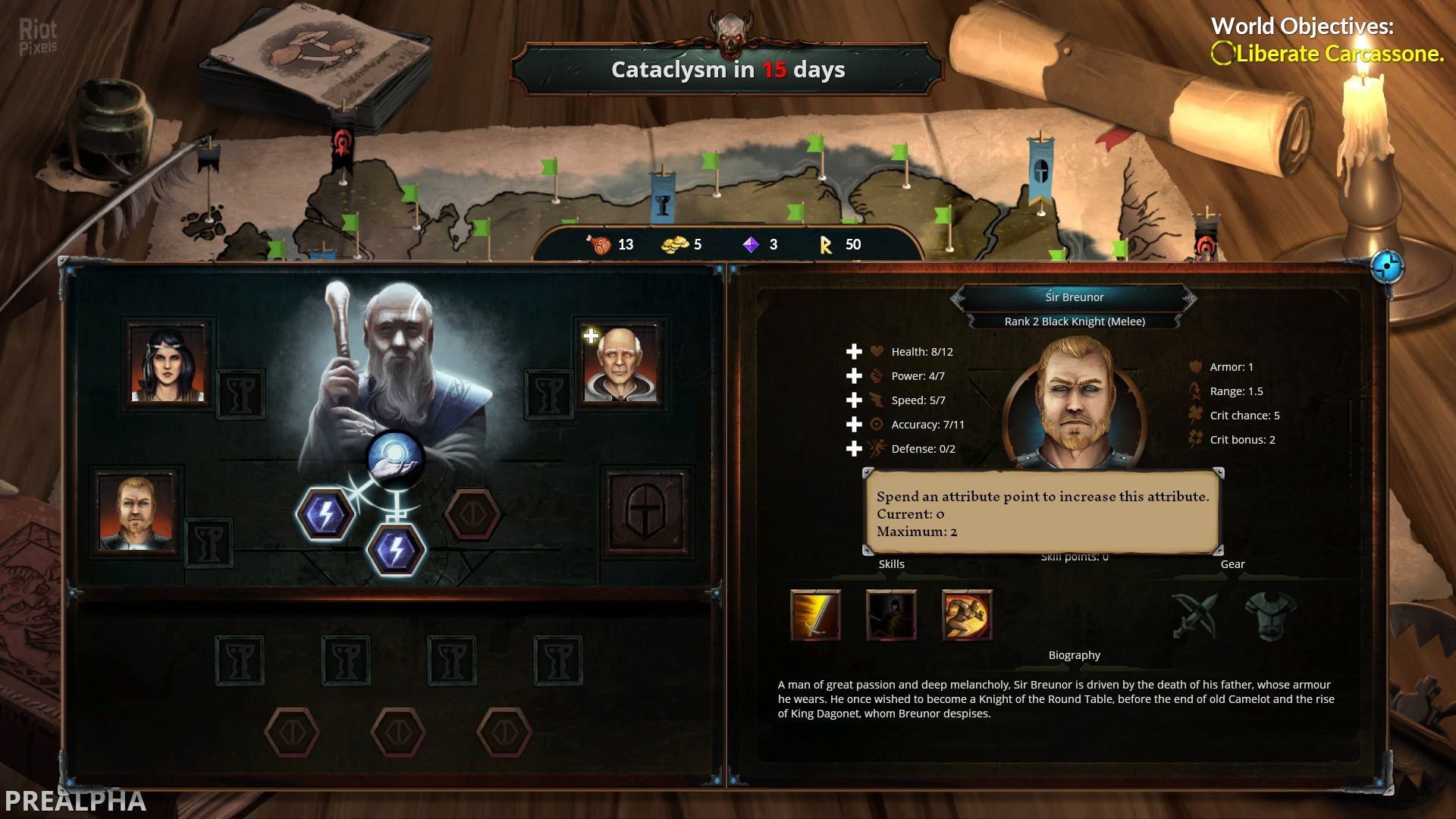Choose the dark hooded figure skill

[891, 614]
